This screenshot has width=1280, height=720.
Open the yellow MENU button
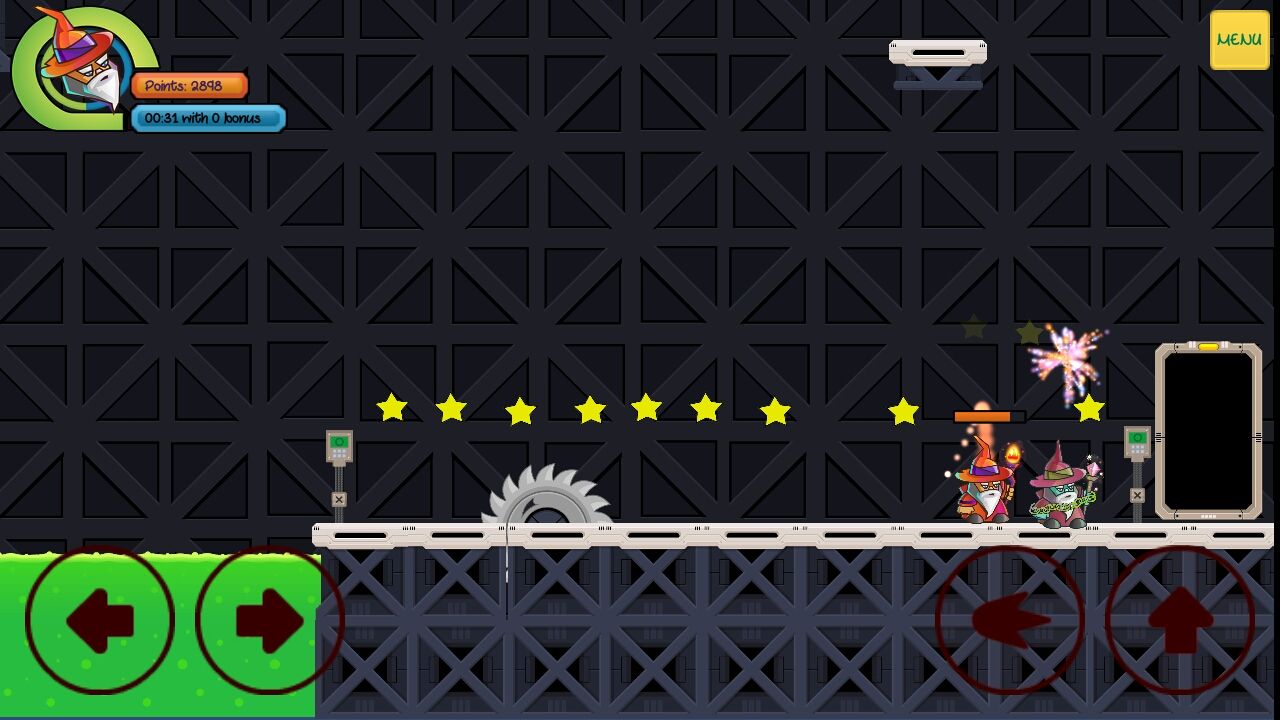(x=1239, y=40)
